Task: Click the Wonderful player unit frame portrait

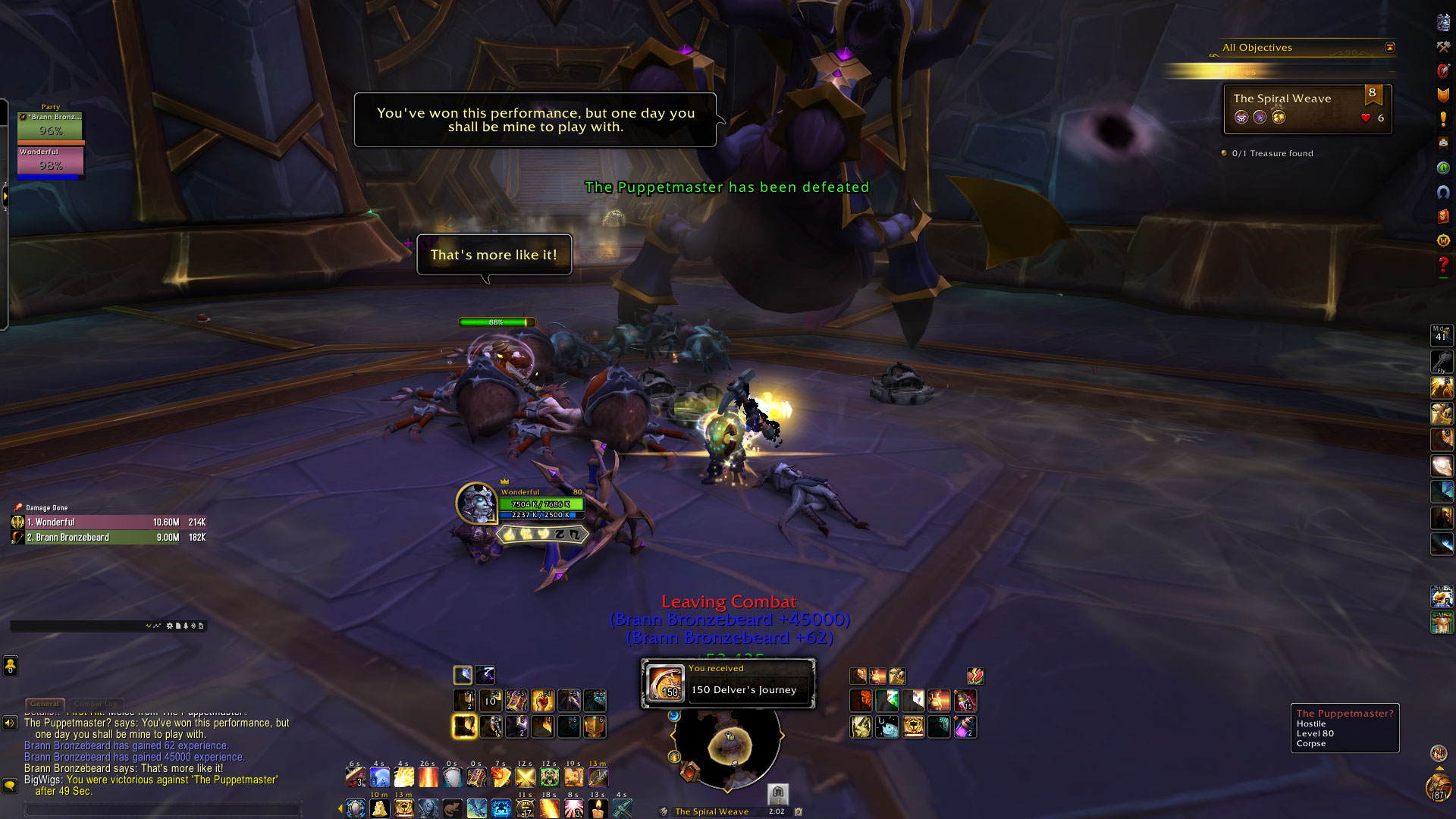Action: pos(476,503)
